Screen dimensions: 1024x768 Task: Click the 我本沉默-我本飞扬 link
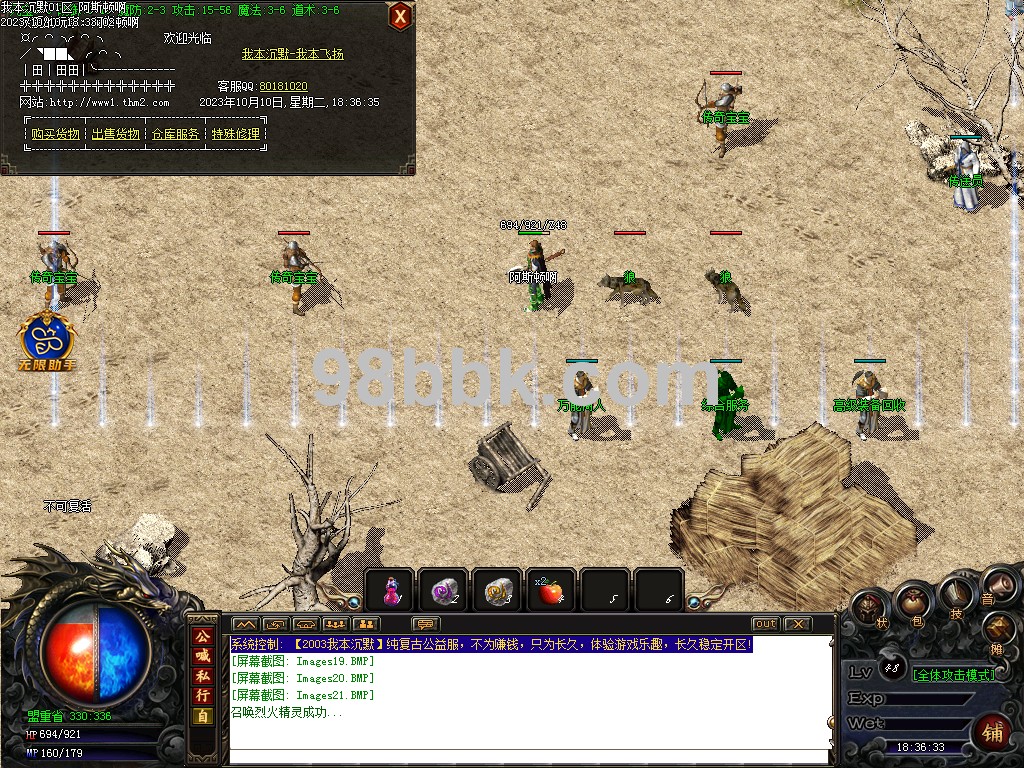(292, 54)
